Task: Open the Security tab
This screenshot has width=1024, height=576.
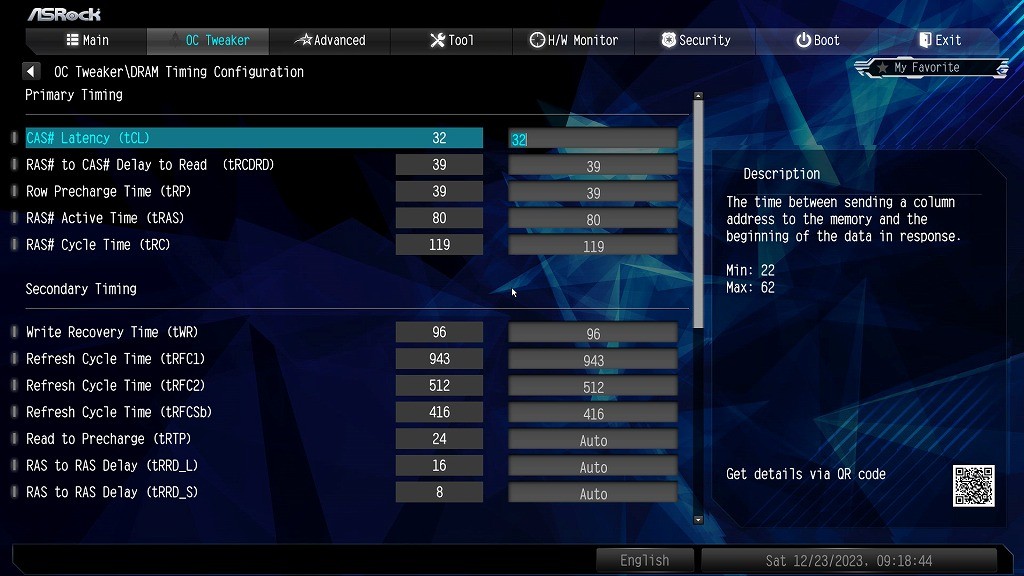Action: pos(696,40)
